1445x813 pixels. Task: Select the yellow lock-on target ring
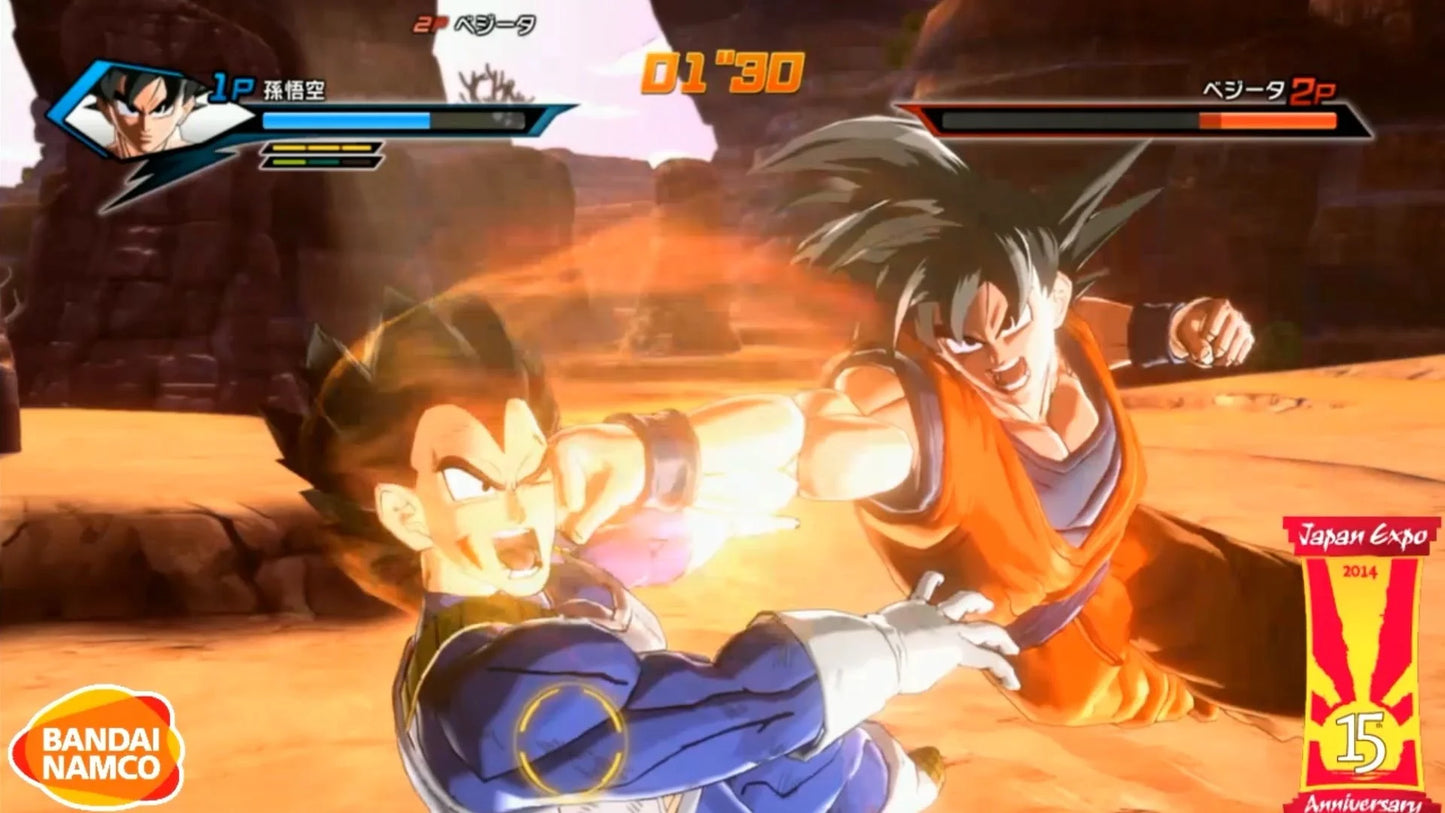570,738
